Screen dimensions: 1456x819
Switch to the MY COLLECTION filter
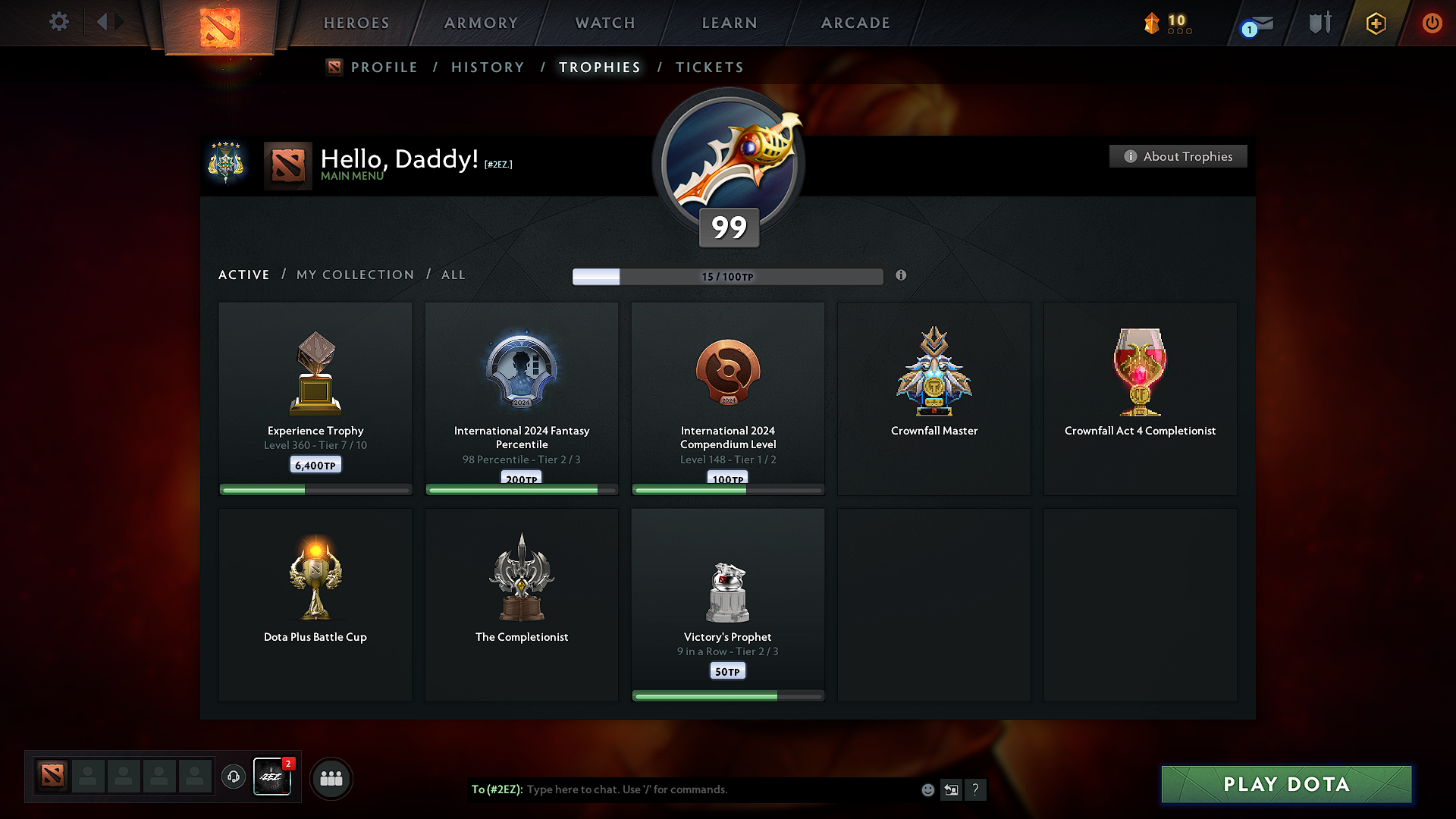point(354,275)
